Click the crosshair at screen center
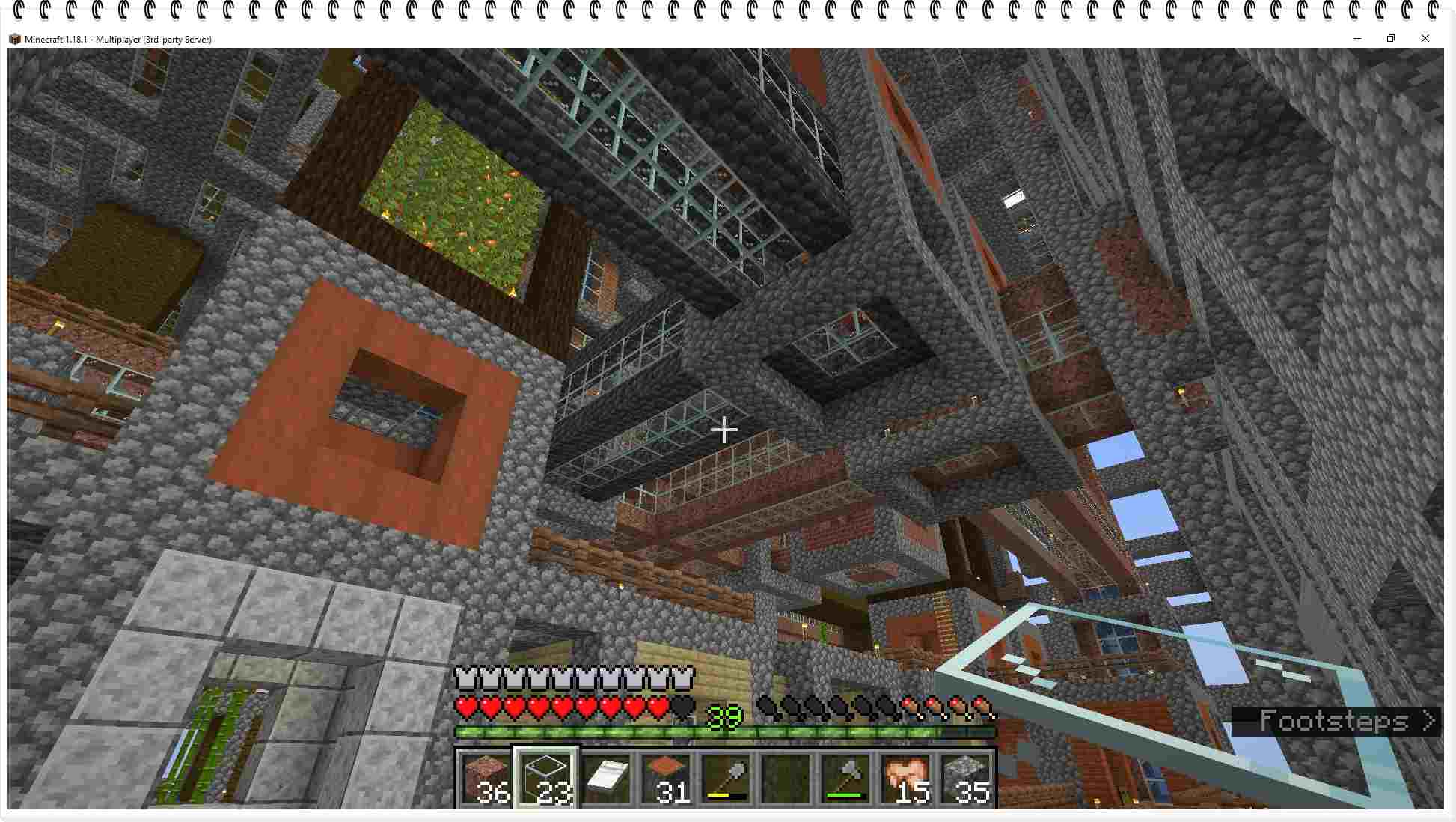1456x822 pixels. pos(724,430)
